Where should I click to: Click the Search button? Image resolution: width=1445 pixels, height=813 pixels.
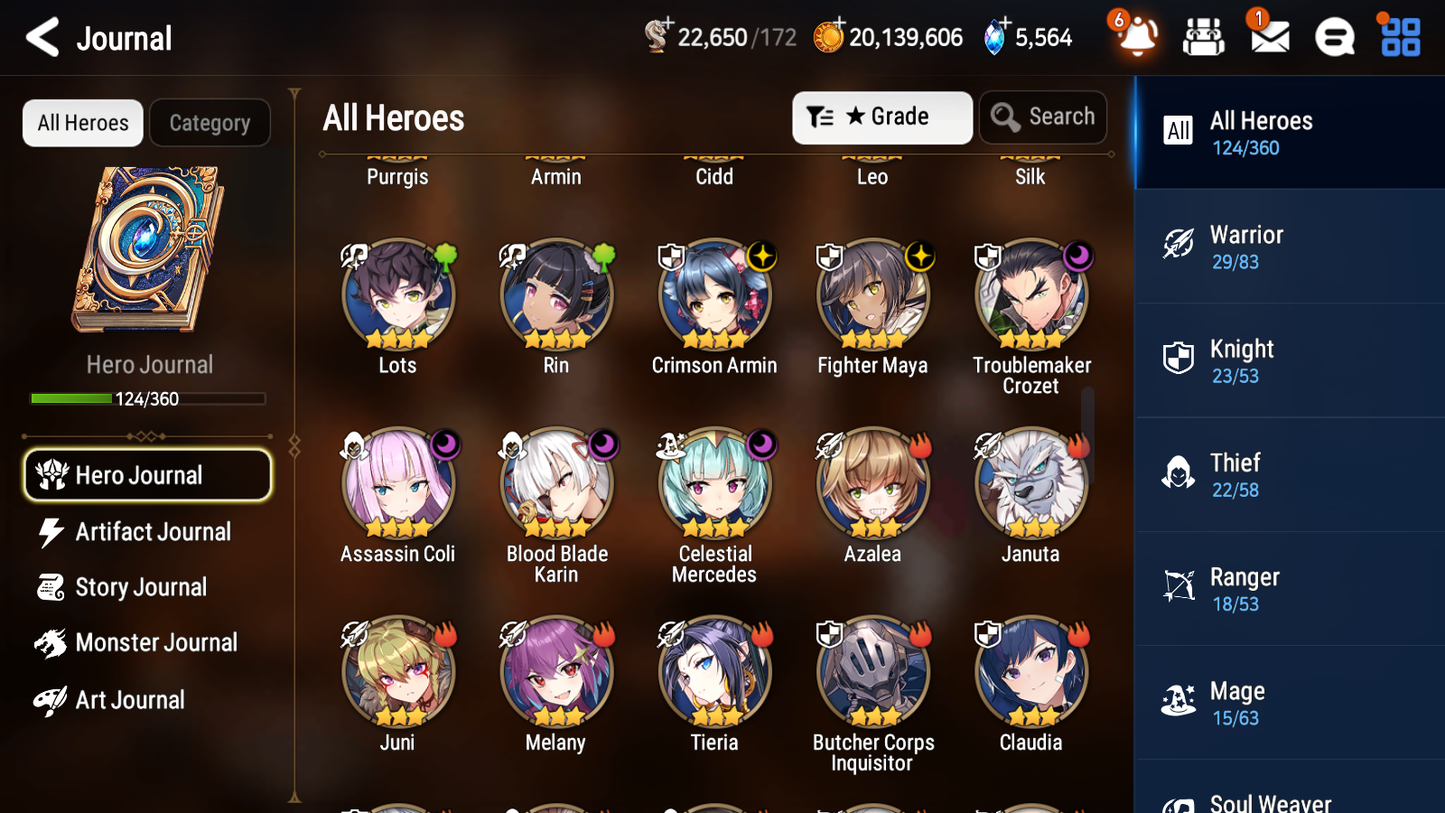(1043, 117)
